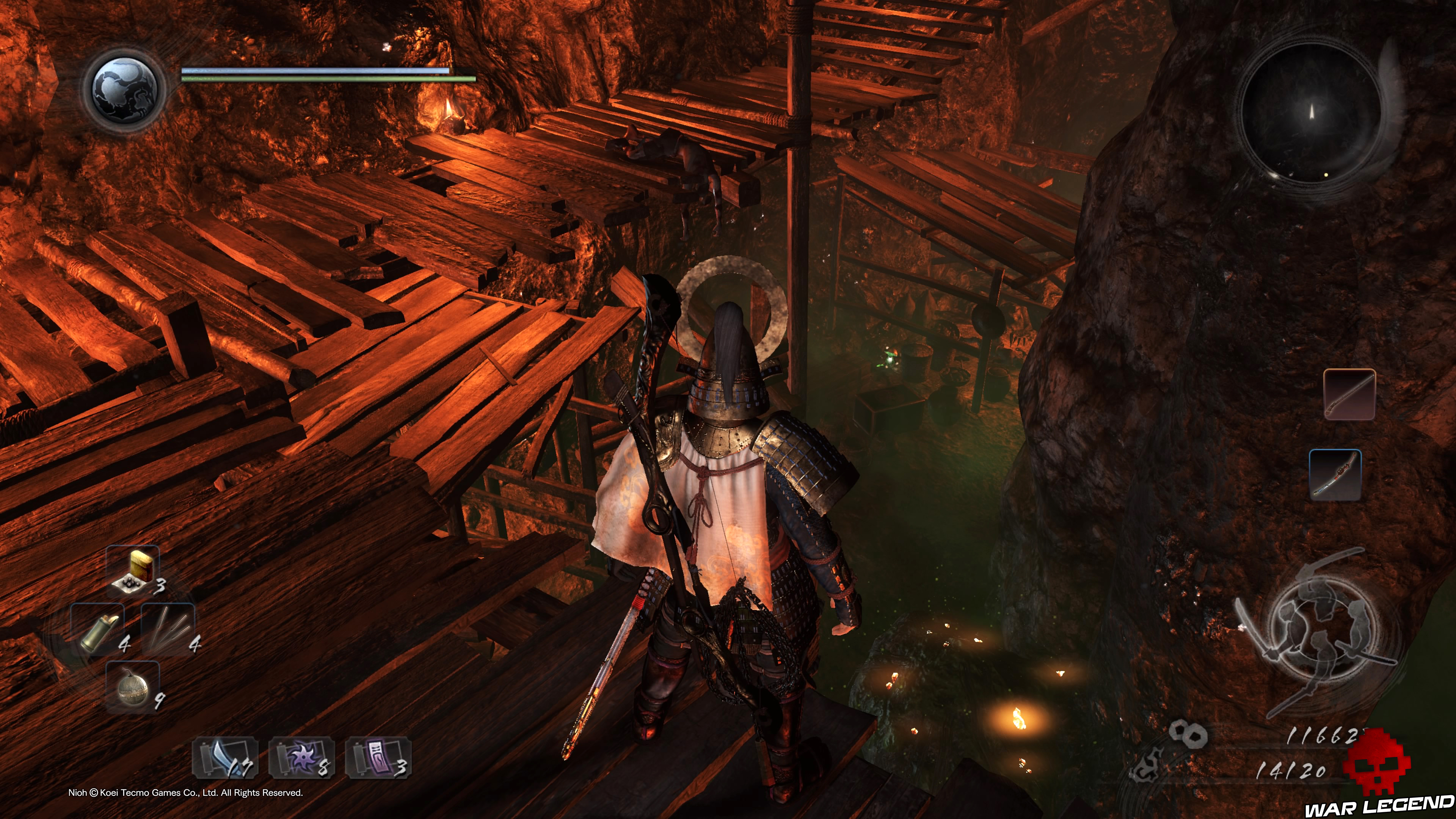Choose the katana weapon slot
The height and width of the screenshot is (819, 1456).
coord(1335,475)
